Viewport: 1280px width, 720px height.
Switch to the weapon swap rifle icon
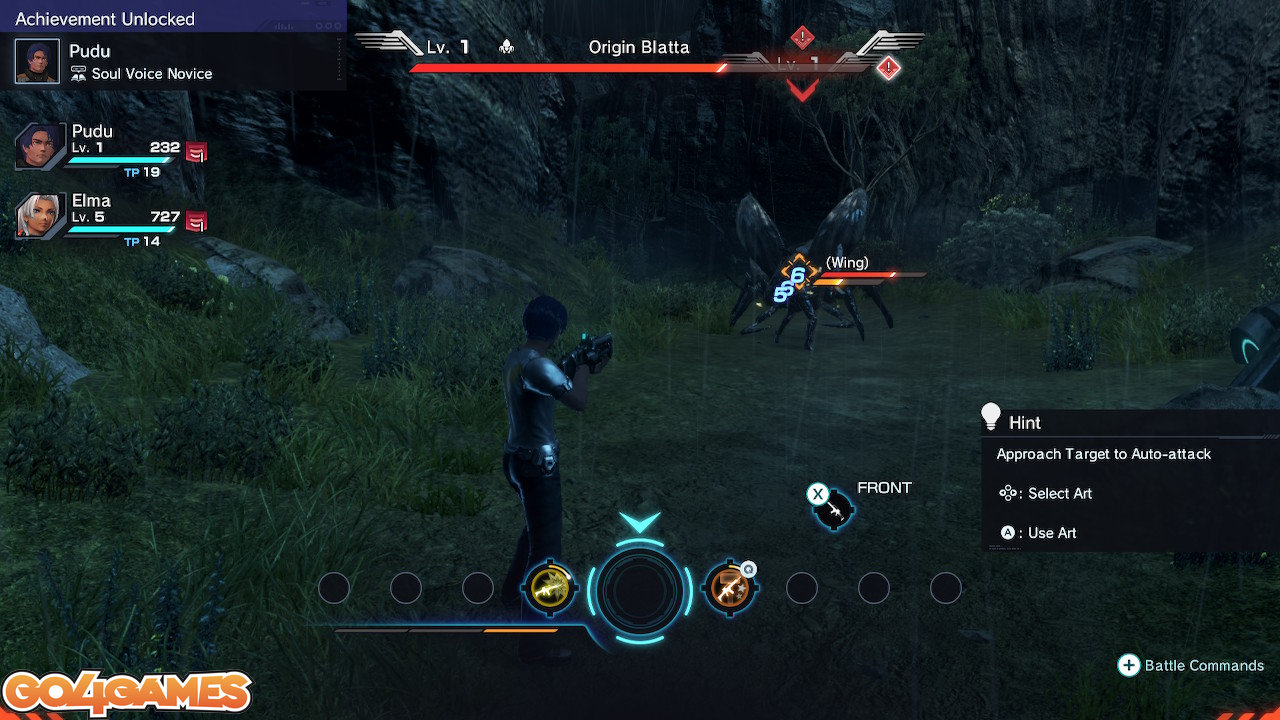click(x=833, y=509)
